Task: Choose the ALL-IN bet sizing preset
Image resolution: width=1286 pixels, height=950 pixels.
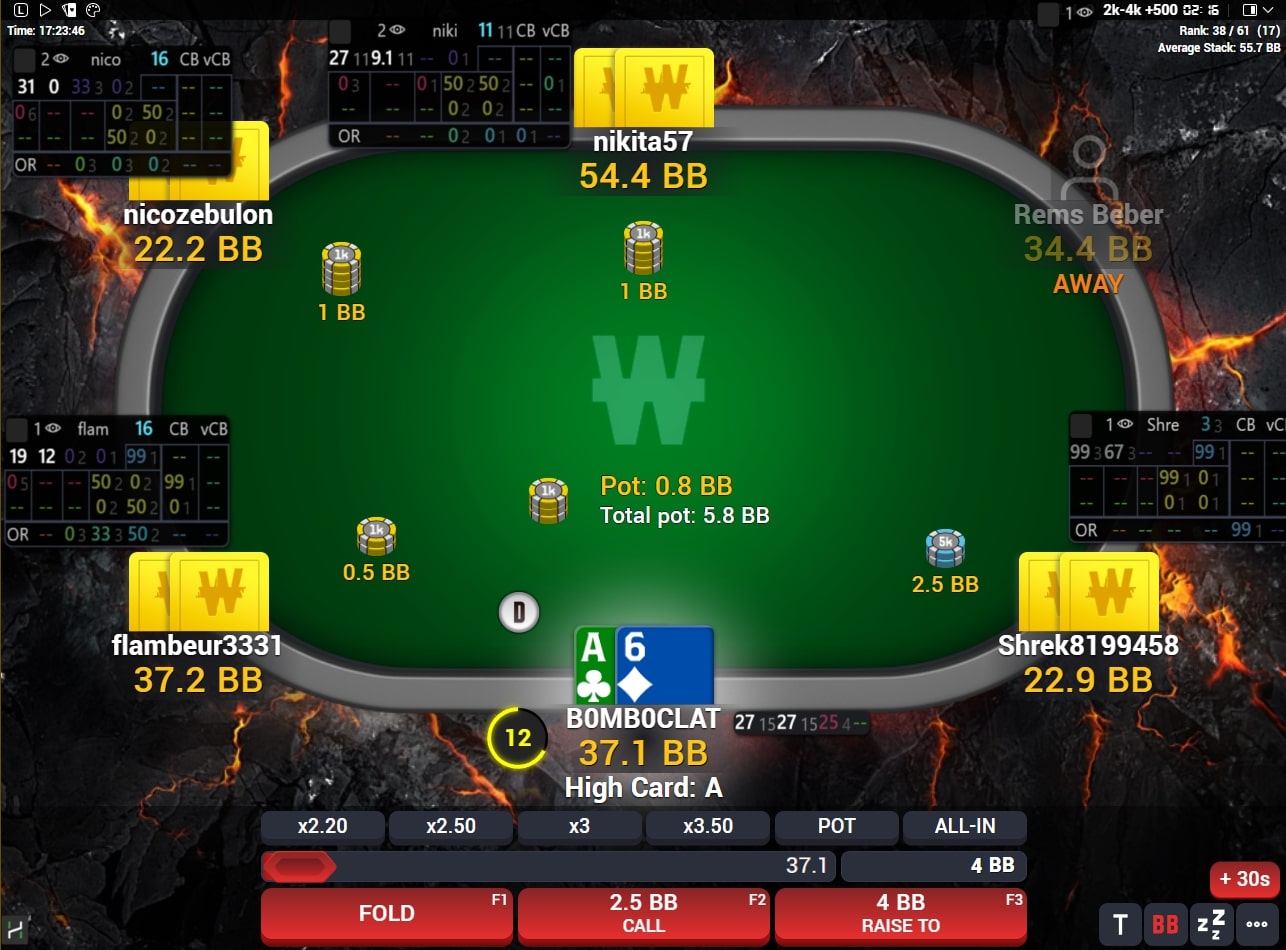Action: point(964,826)
